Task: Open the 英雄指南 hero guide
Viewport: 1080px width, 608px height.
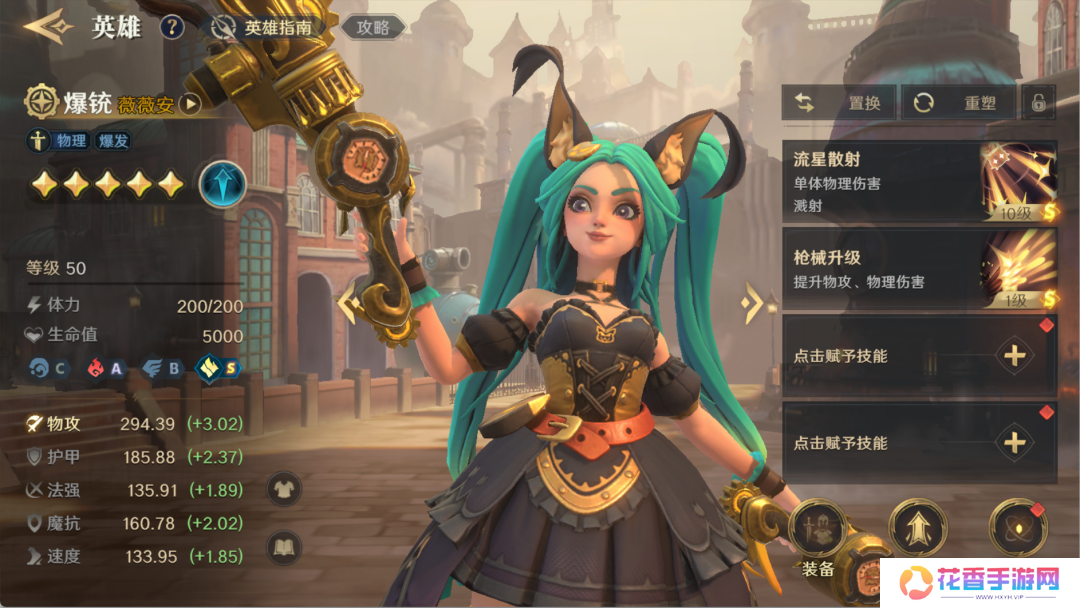Action: 265,27
